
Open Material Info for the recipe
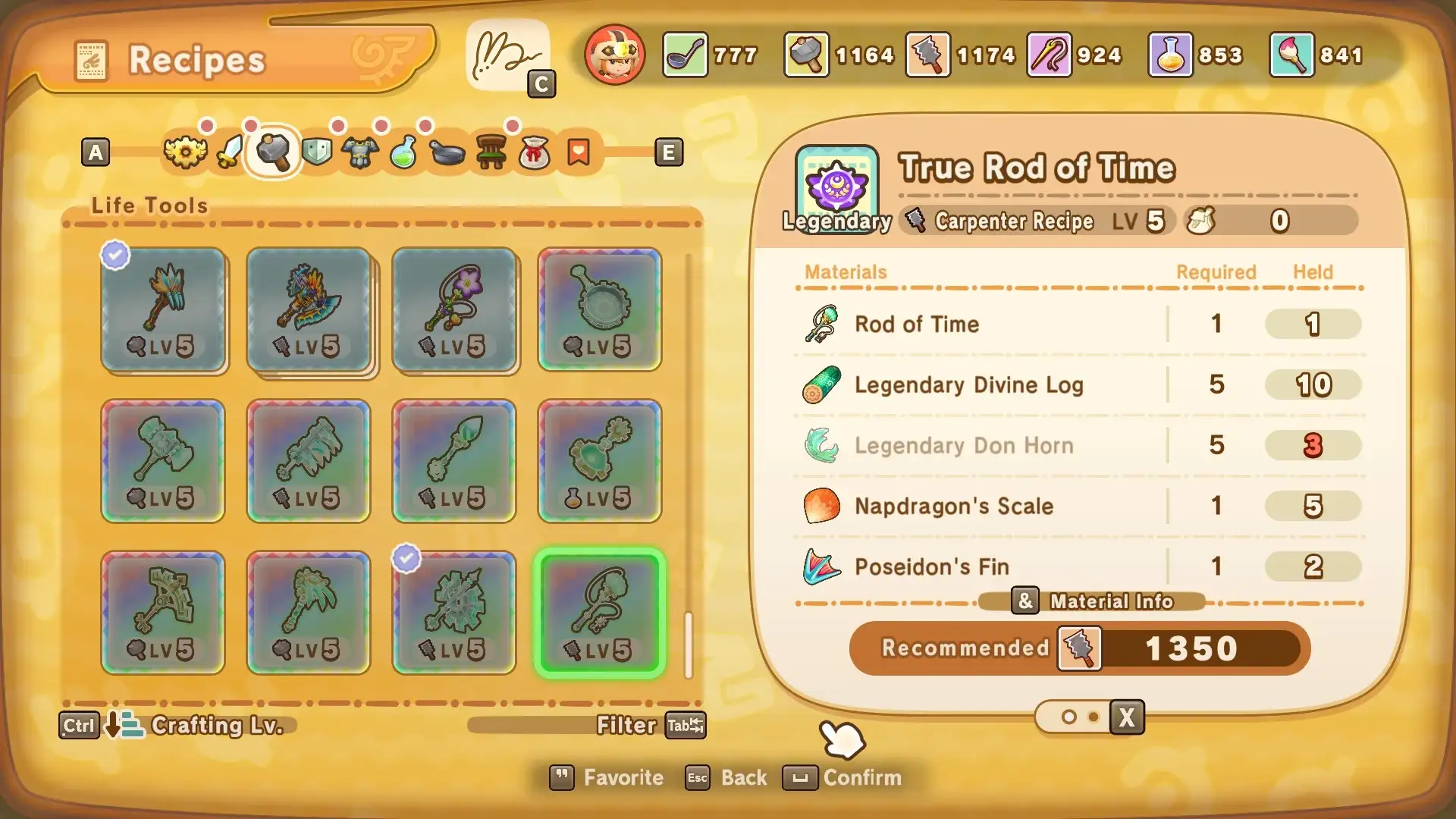1092,601
